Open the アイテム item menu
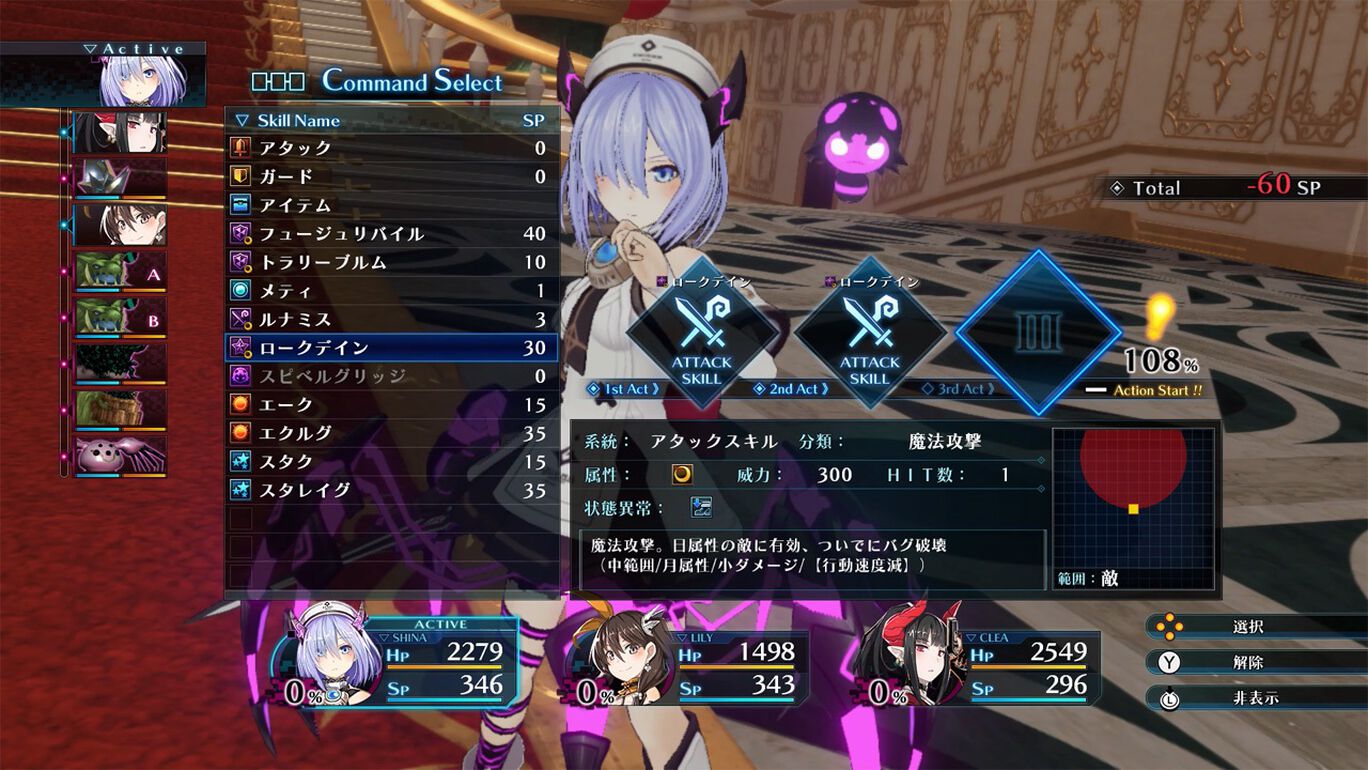The width and height of the screenshot is (1368, 770). pyautogui.click(x=390, y=205)
